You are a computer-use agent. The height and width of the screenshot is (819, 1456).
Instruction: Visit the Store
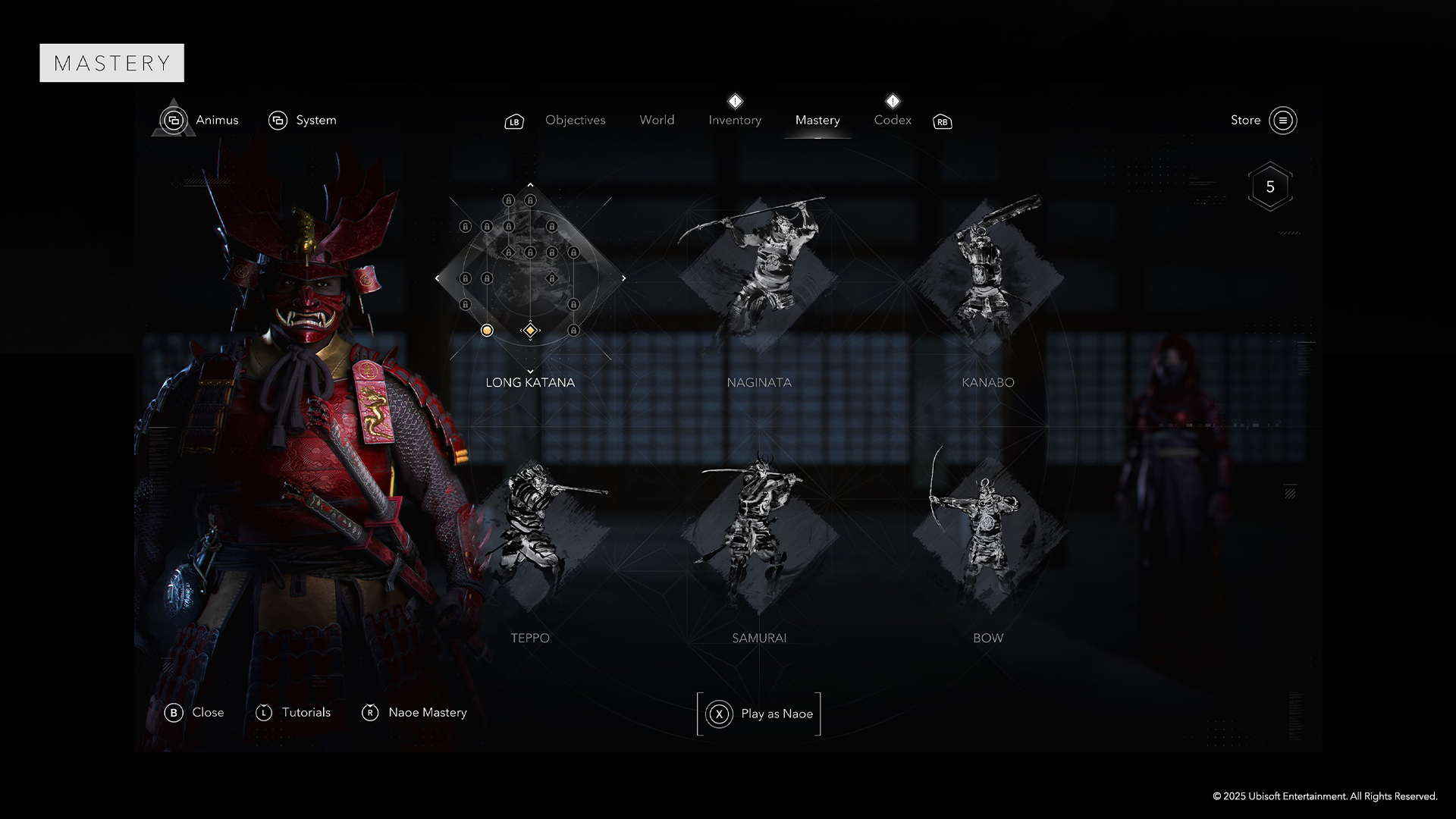1263,120
